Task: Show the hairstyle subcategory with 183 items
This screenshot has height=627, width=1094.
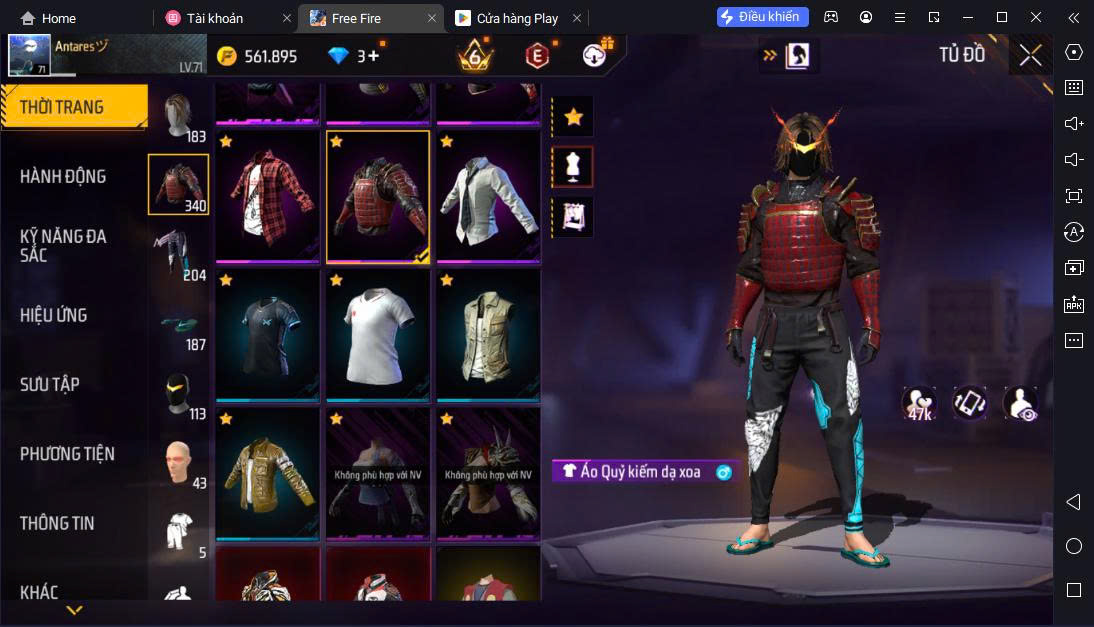Action: click(x=179, y=120)
